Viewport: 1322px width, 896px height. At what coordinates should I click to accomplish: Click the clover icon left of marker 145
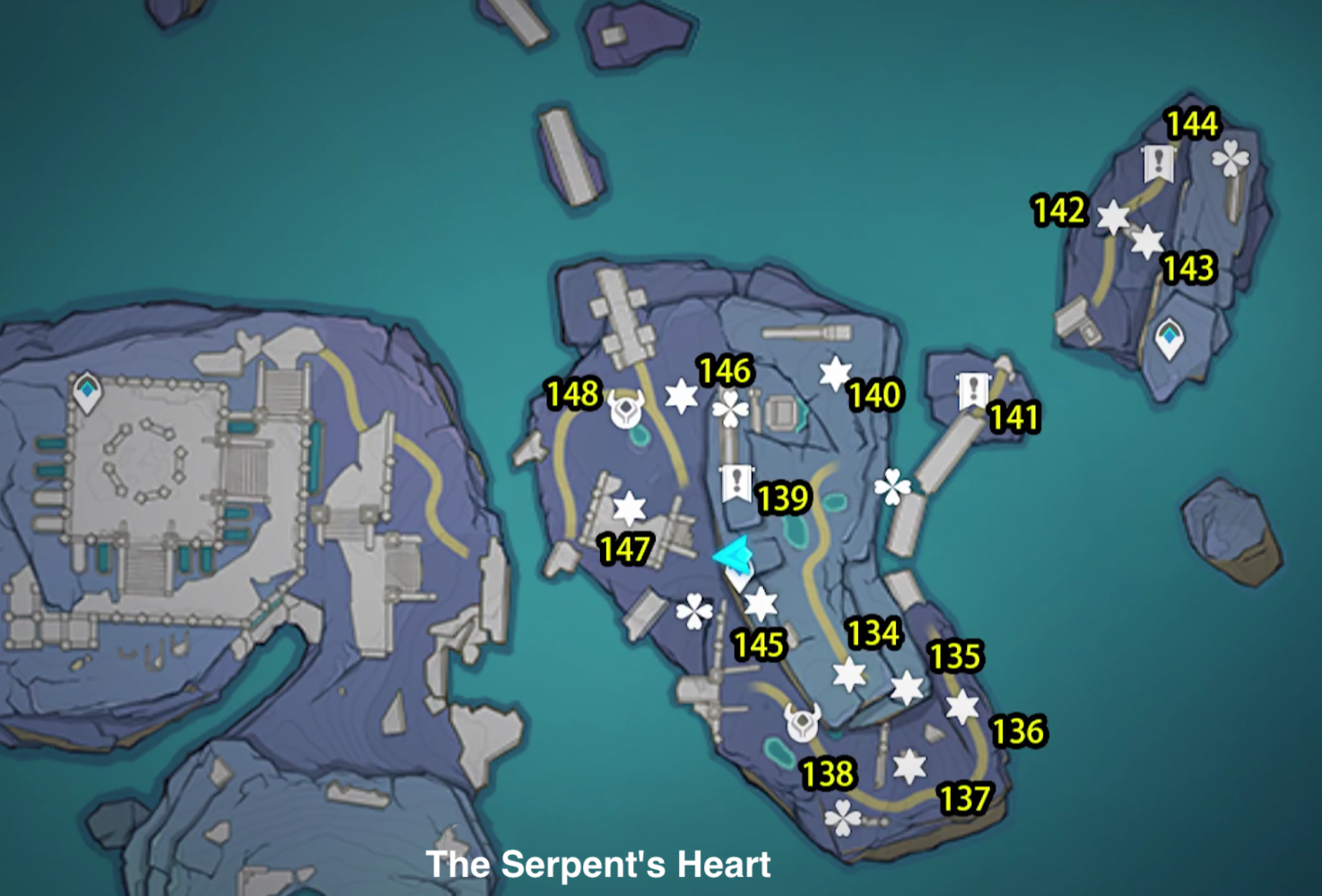[695, 610]
